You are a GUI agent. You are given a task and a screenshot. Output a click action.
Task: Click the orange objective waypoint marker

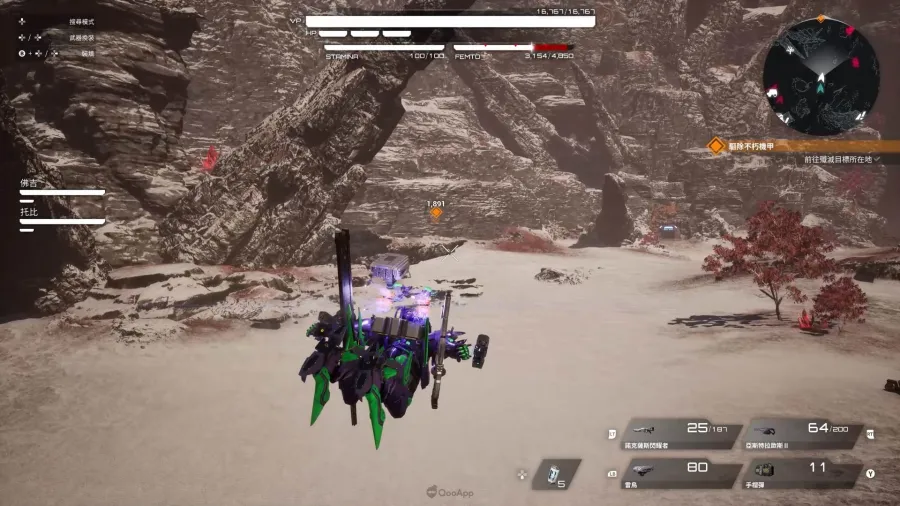tap(436, 212)
